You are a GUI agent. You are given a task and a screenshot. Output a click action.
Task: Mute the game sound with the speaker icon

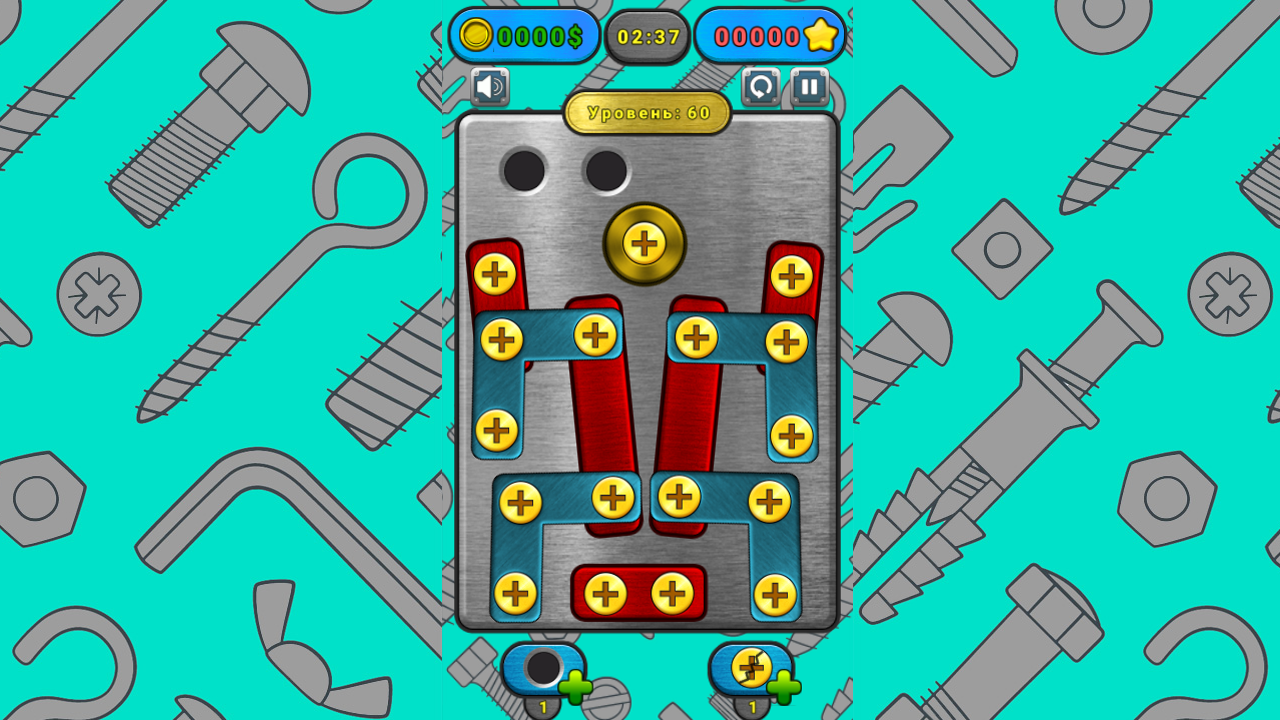[x=492, y=88]
